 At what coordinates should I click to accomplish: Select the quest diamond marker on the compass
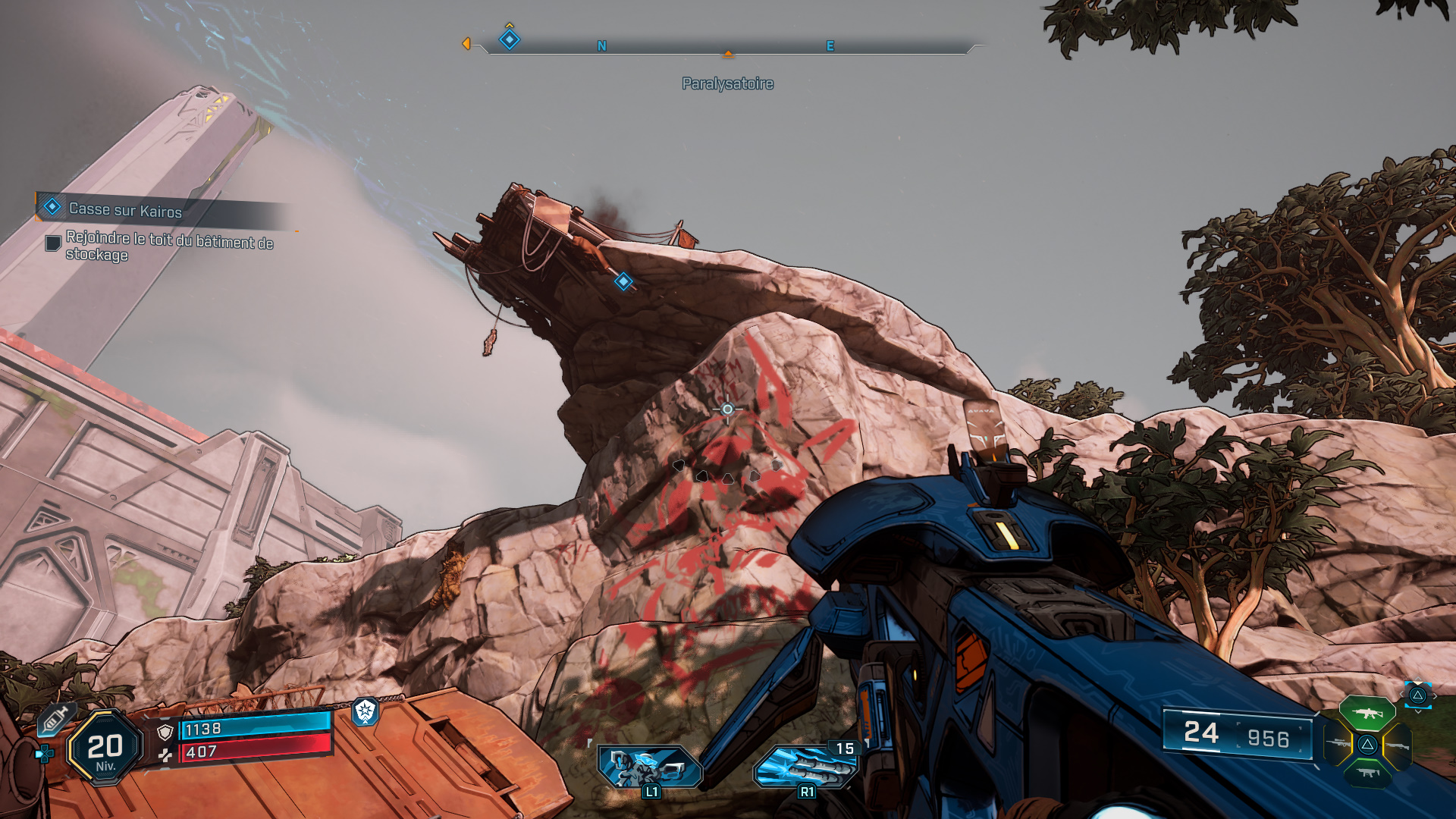510,39
